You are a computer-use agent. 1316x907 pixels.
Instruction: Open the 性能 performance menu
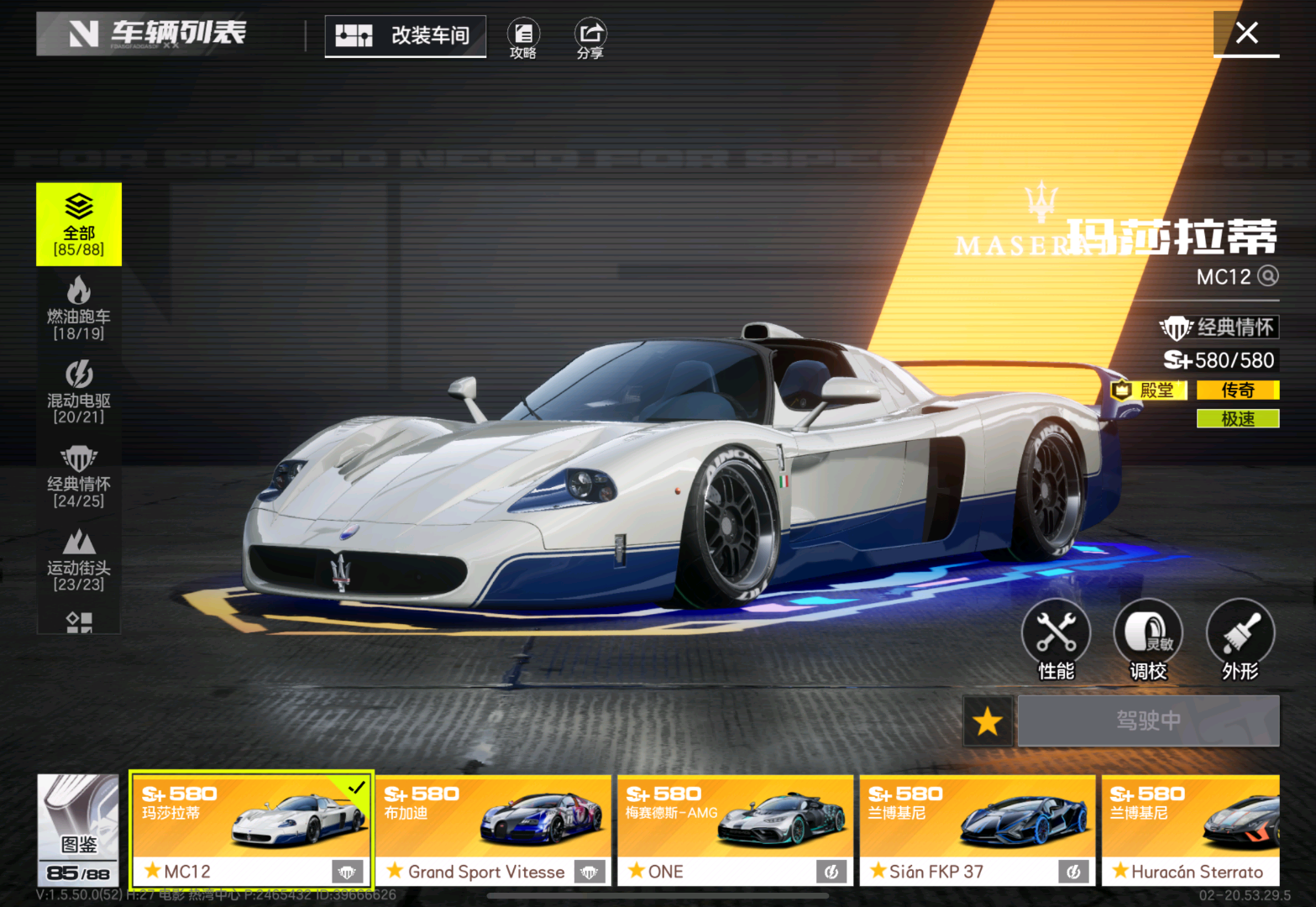pyautogui.click(x=1056, y=639)
